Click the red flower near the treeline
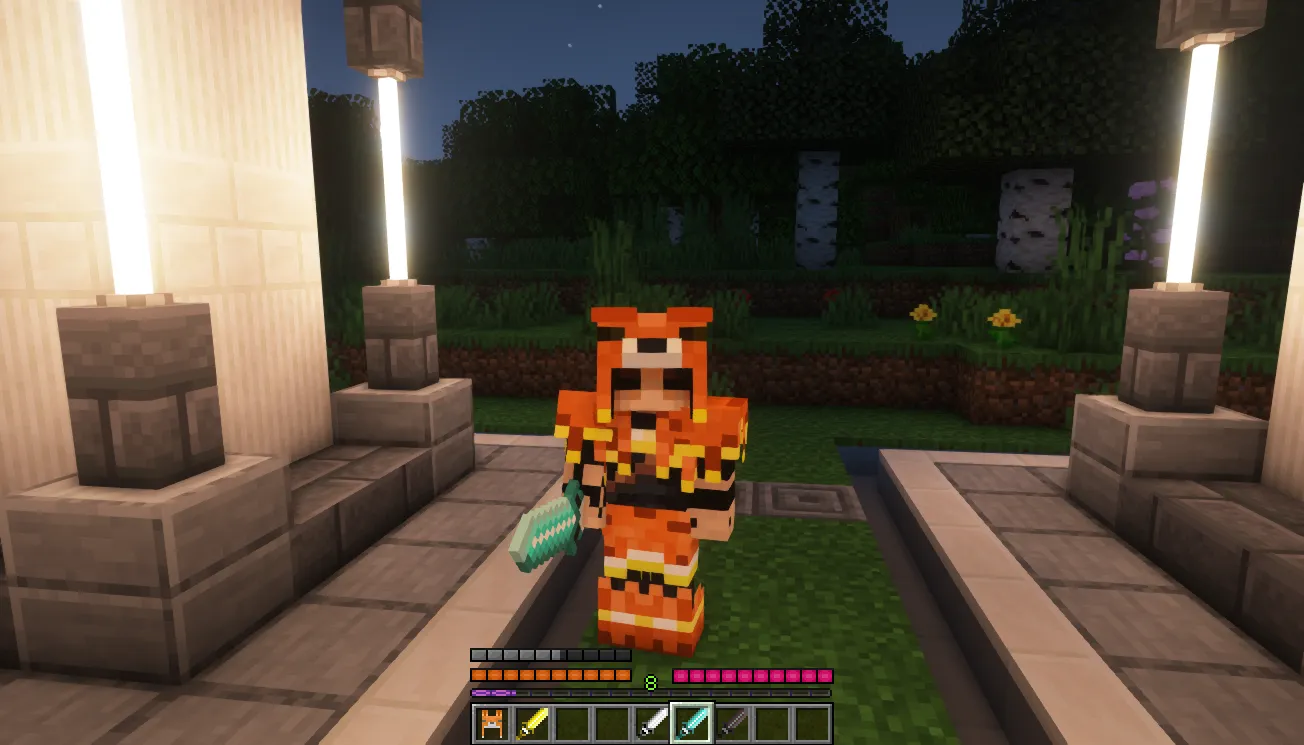Viewport: 1304px width, 745px height. point(833,295)
